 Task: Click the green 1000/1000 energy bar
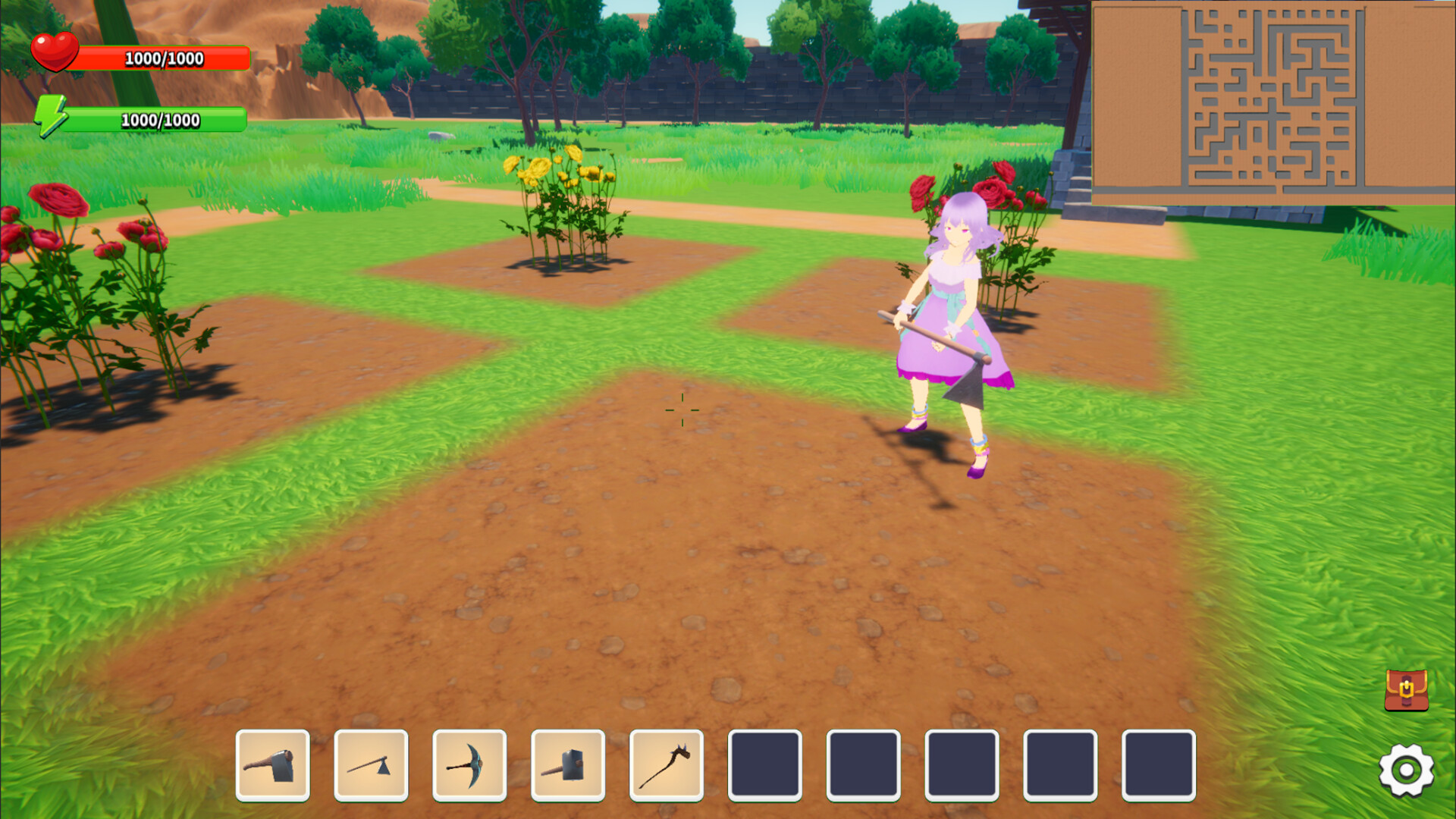(x=161, y=119)
